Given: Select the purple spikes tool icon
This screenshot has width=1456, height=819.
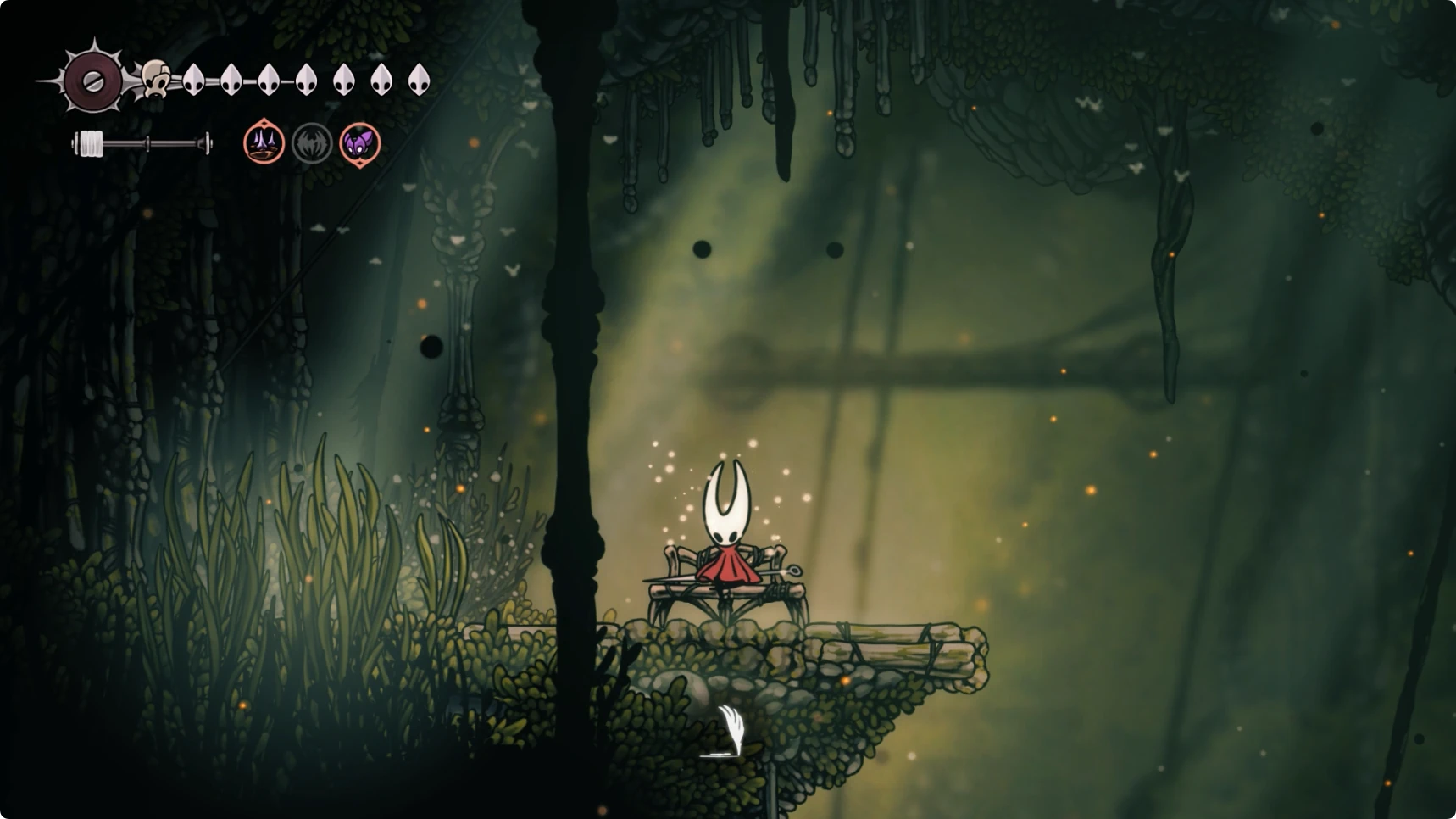Looking at the screenshot, I should pos(264,142).
